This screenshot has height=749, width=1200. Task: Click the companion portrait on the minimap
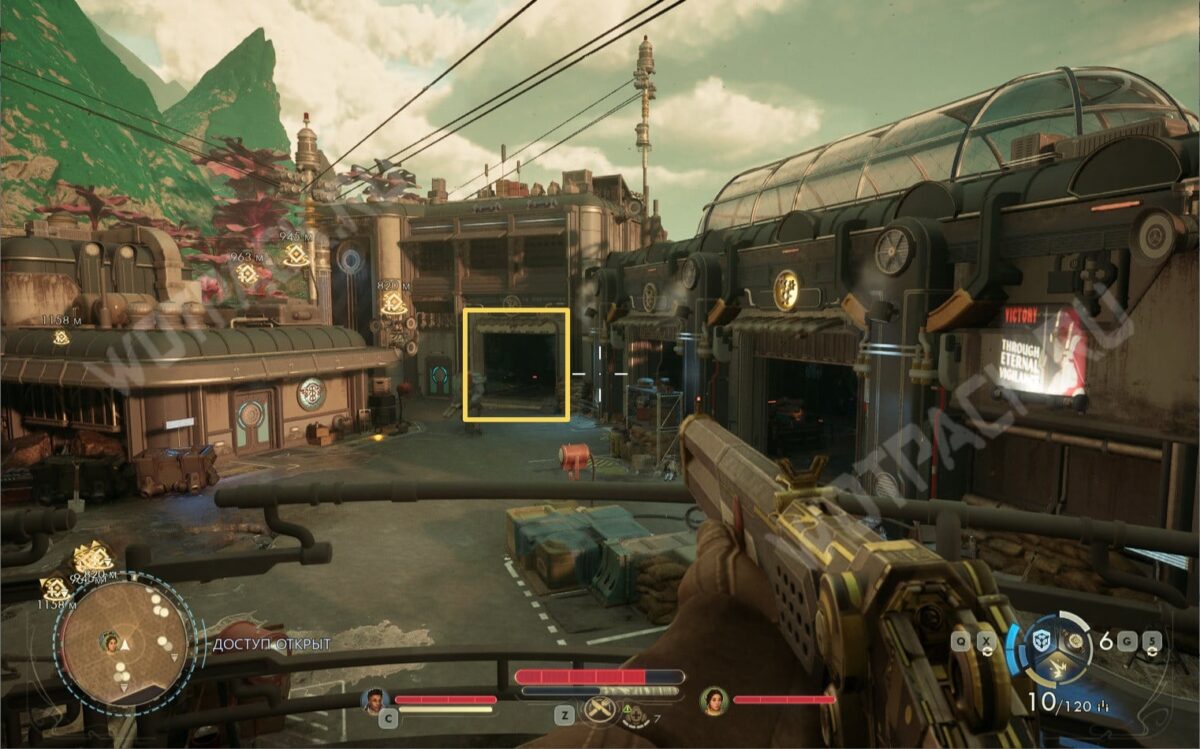(110, 641)
